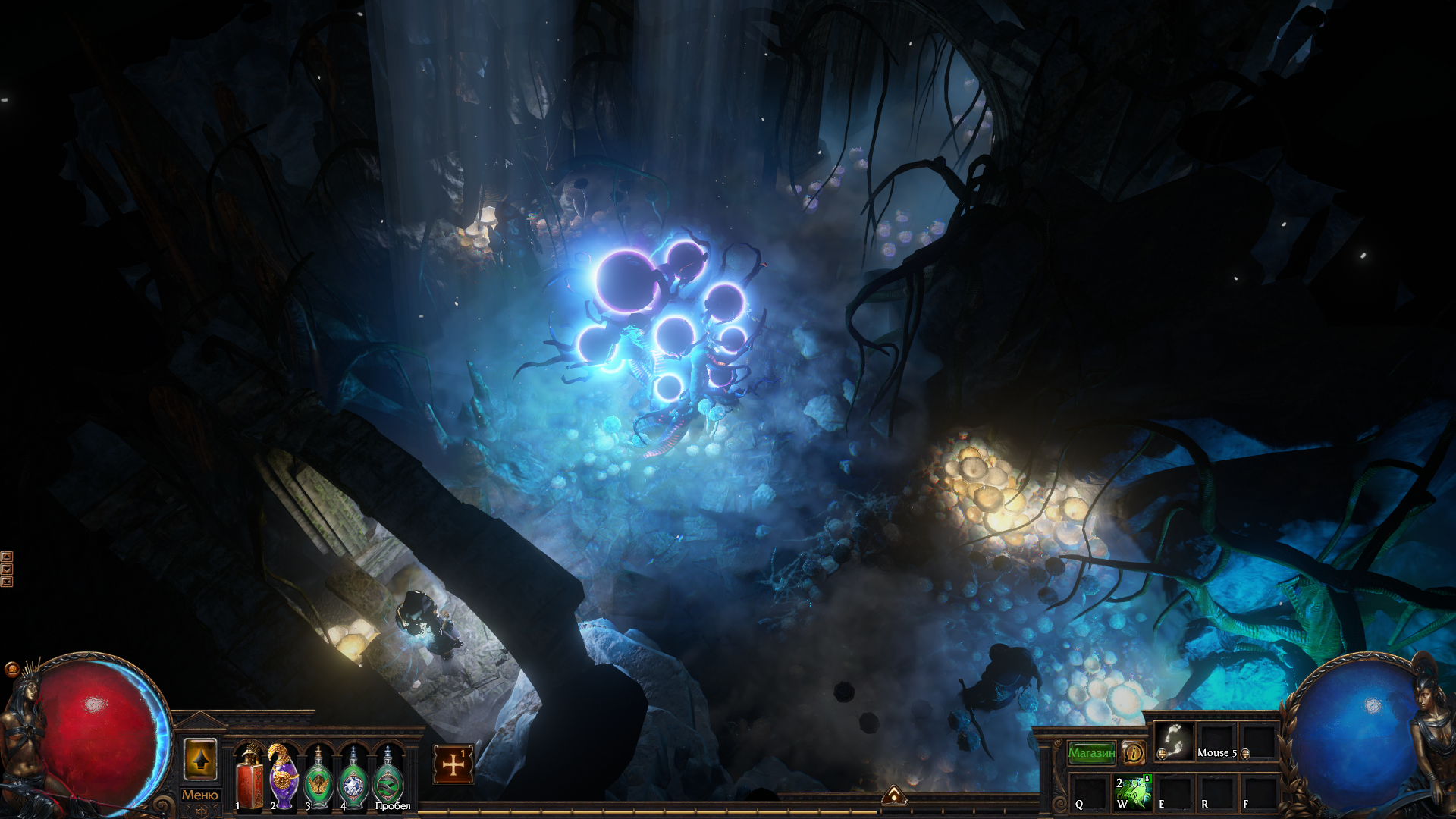Select the footprints move skill slot
Screen dimensions: 1456x819
[x=1174, y=742]
